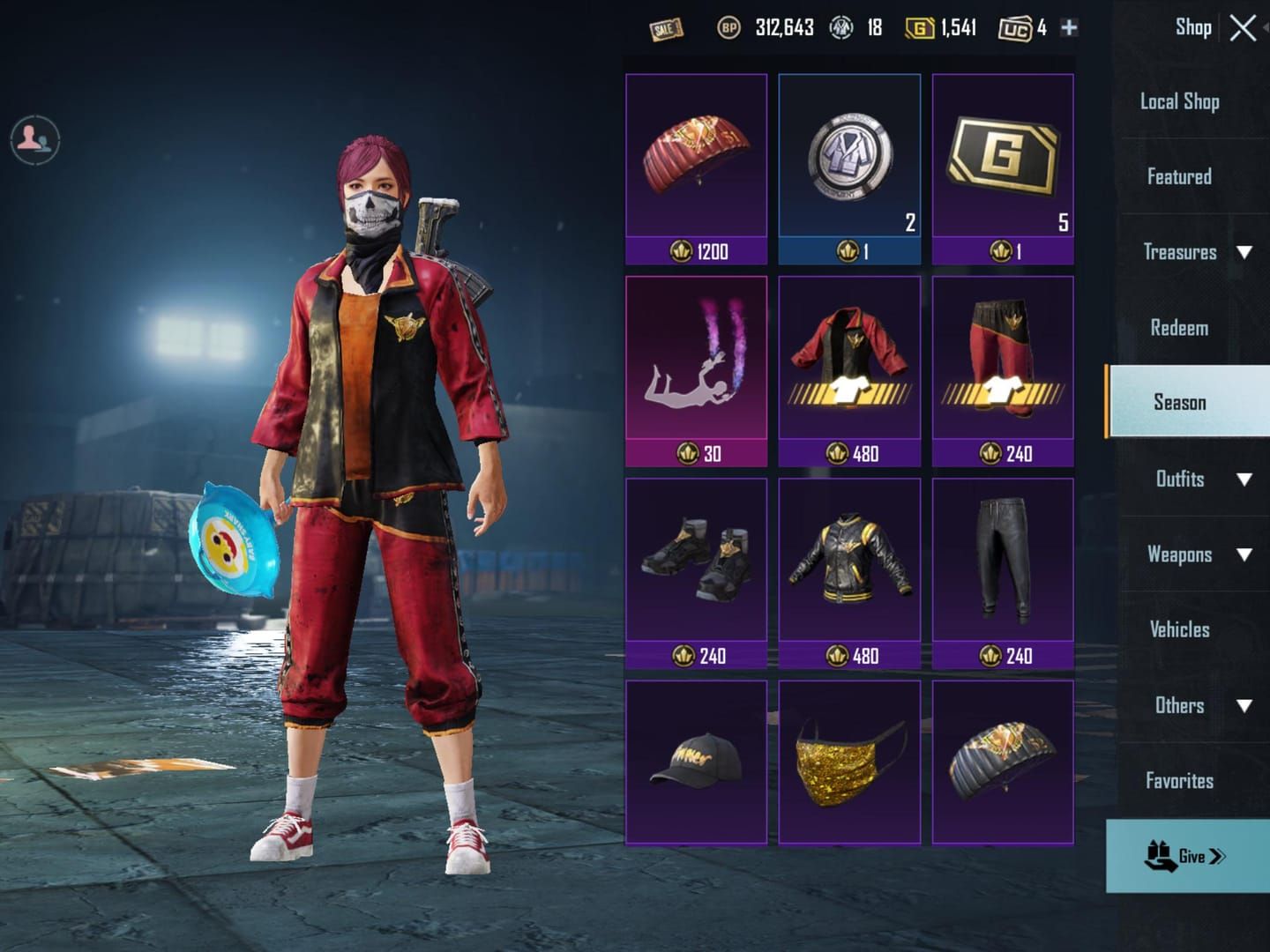Select the gold glitter mask item
This screenshot has height=952, width=1270.
(x=848, y=763)
